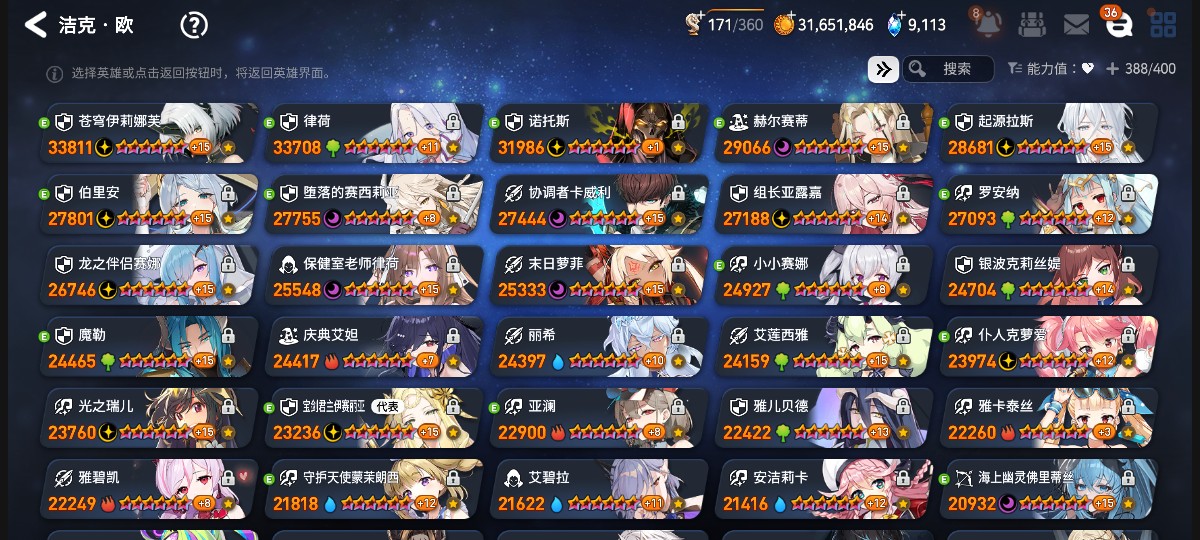Select the 末日萝菲 hero card
1200x540 pixels.
tap(599, 276)
